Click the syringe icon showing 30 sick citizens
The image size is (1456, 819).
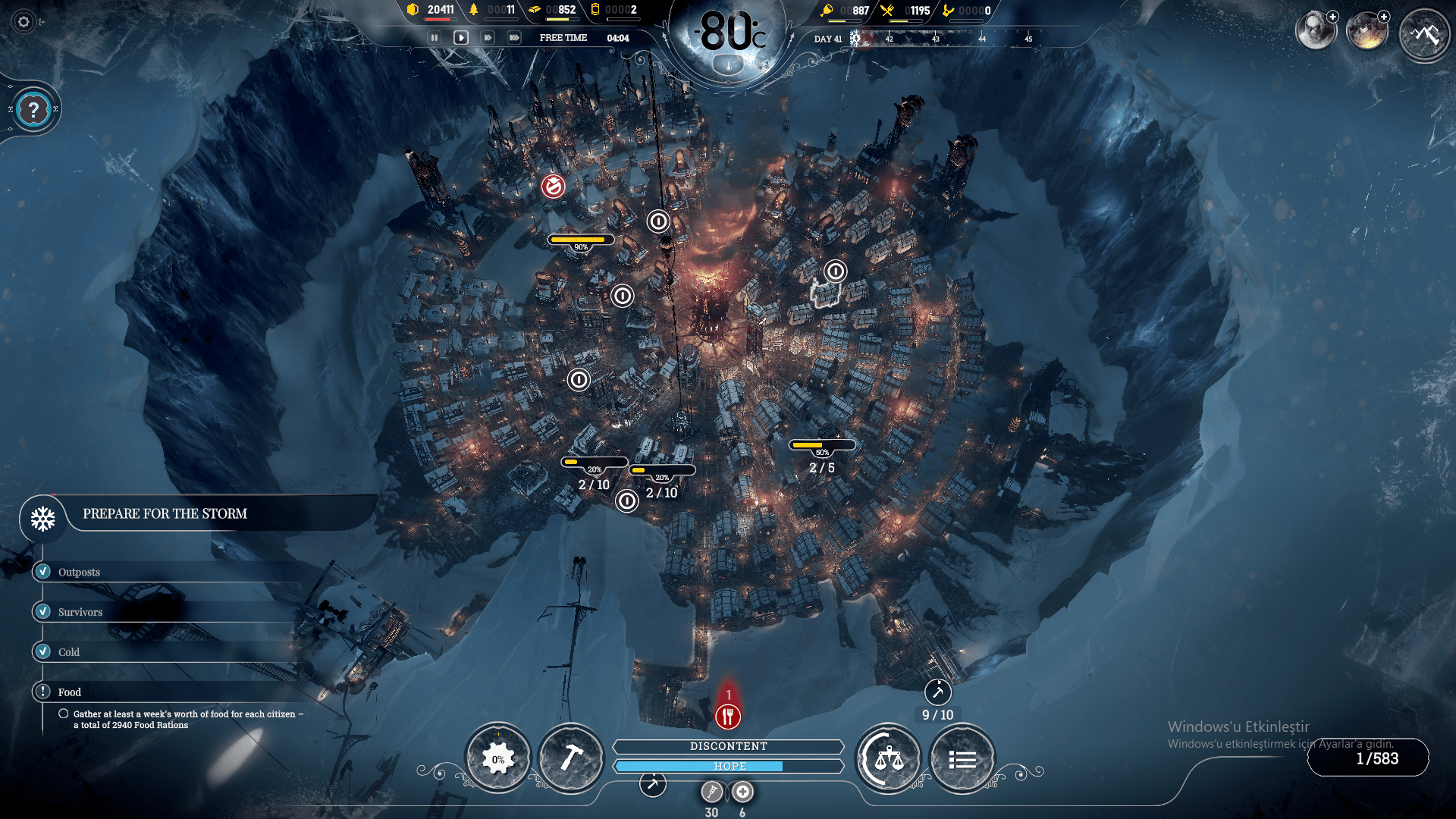(x=711, y=792)
